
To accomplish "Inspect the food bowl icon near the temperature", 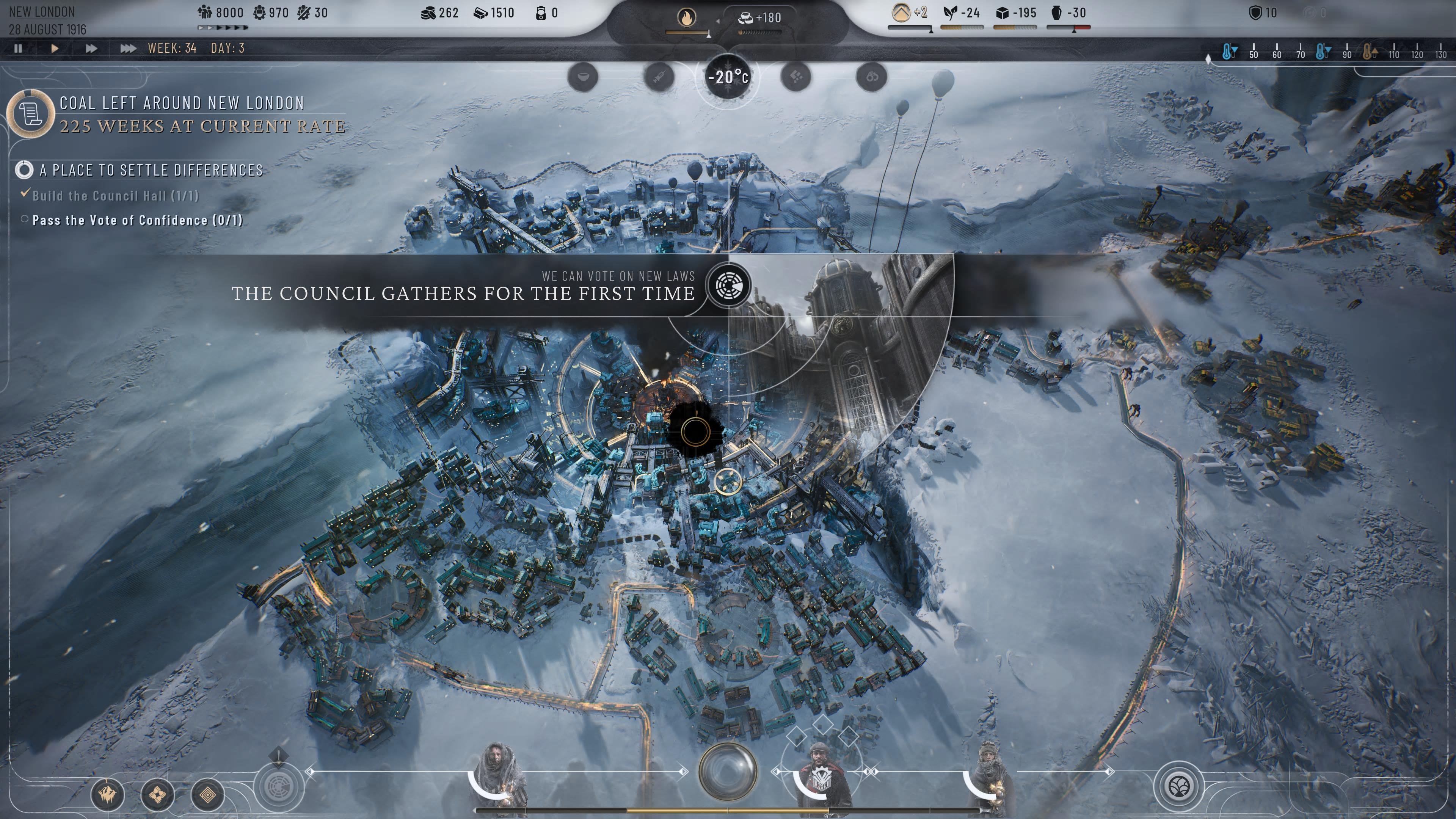I will tap(583, 77).
